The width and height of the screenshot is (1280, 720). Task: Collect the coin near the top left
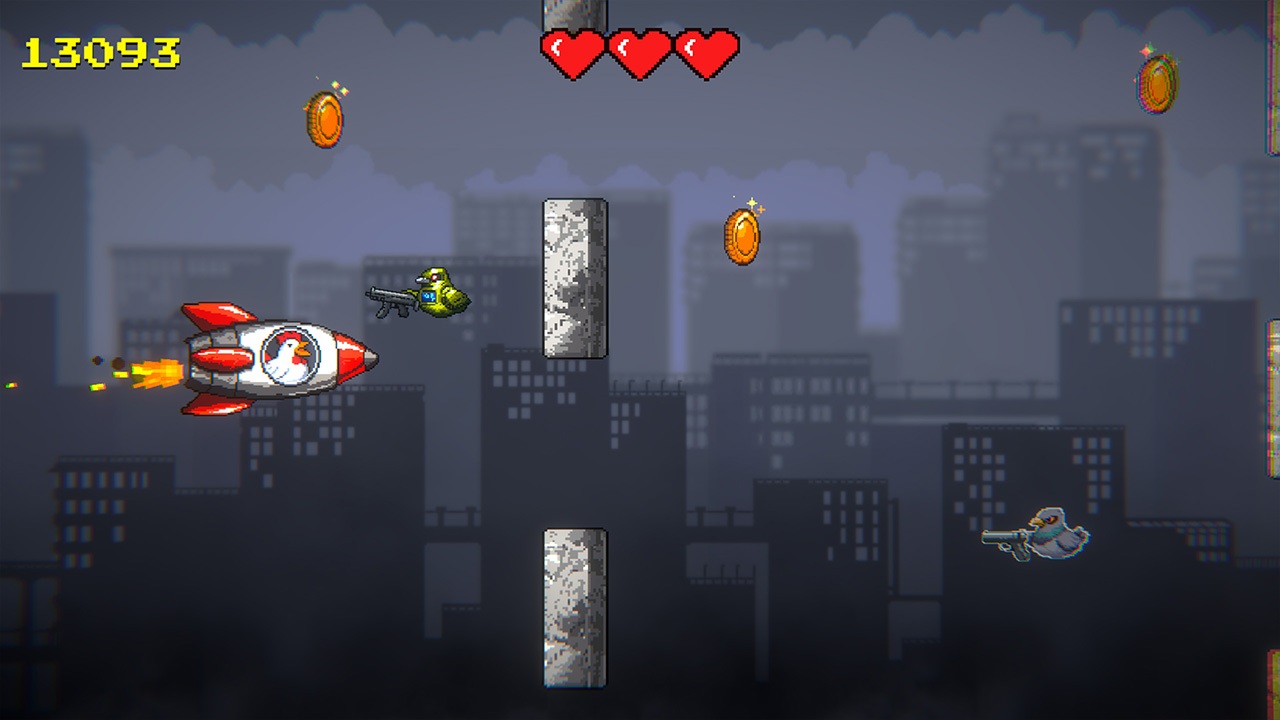coord(325,120)
